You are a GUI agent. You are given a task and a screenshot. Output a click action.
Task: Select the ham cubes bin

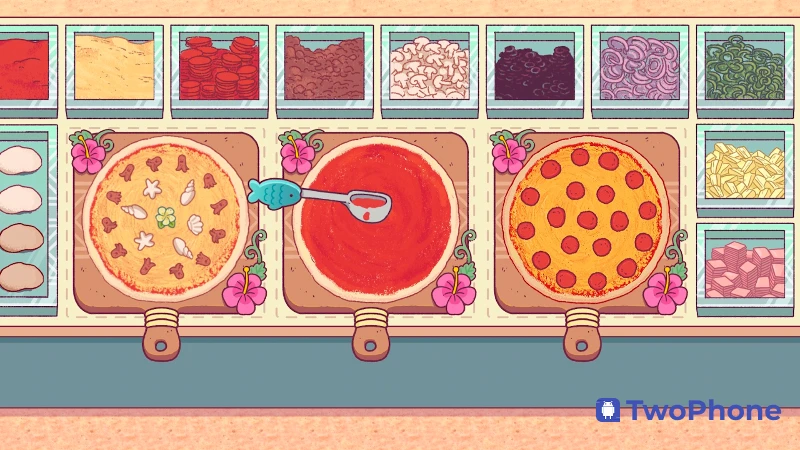pos(744,265)
